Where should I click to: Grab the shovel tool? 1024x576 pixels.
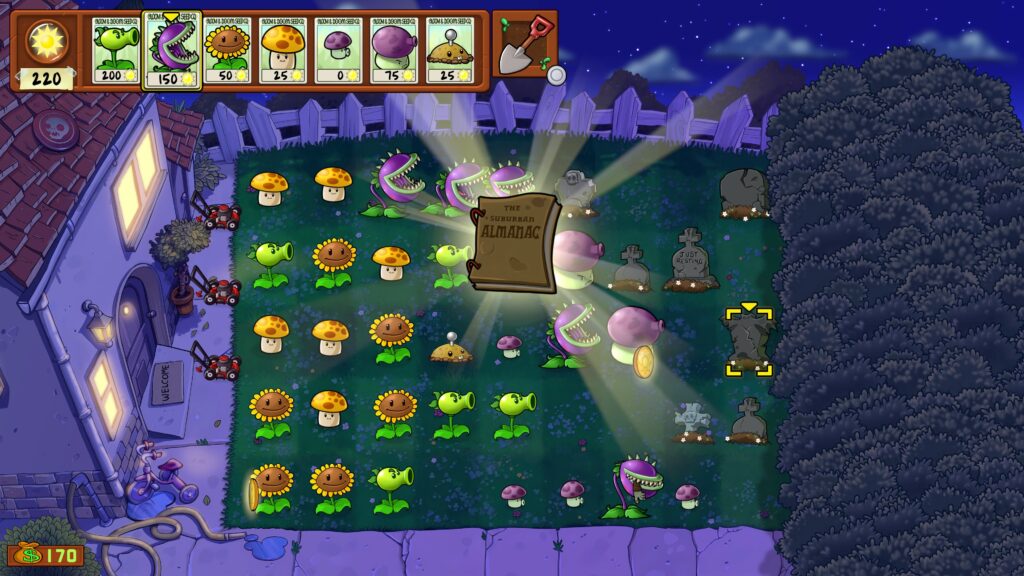[x=524, y=45]
